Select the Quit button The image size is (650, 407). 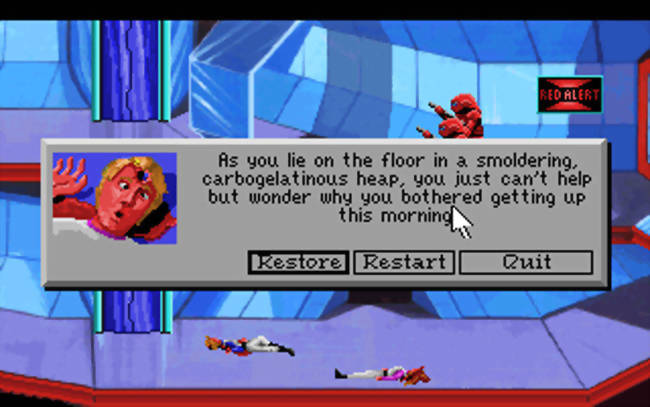(526, 262)
